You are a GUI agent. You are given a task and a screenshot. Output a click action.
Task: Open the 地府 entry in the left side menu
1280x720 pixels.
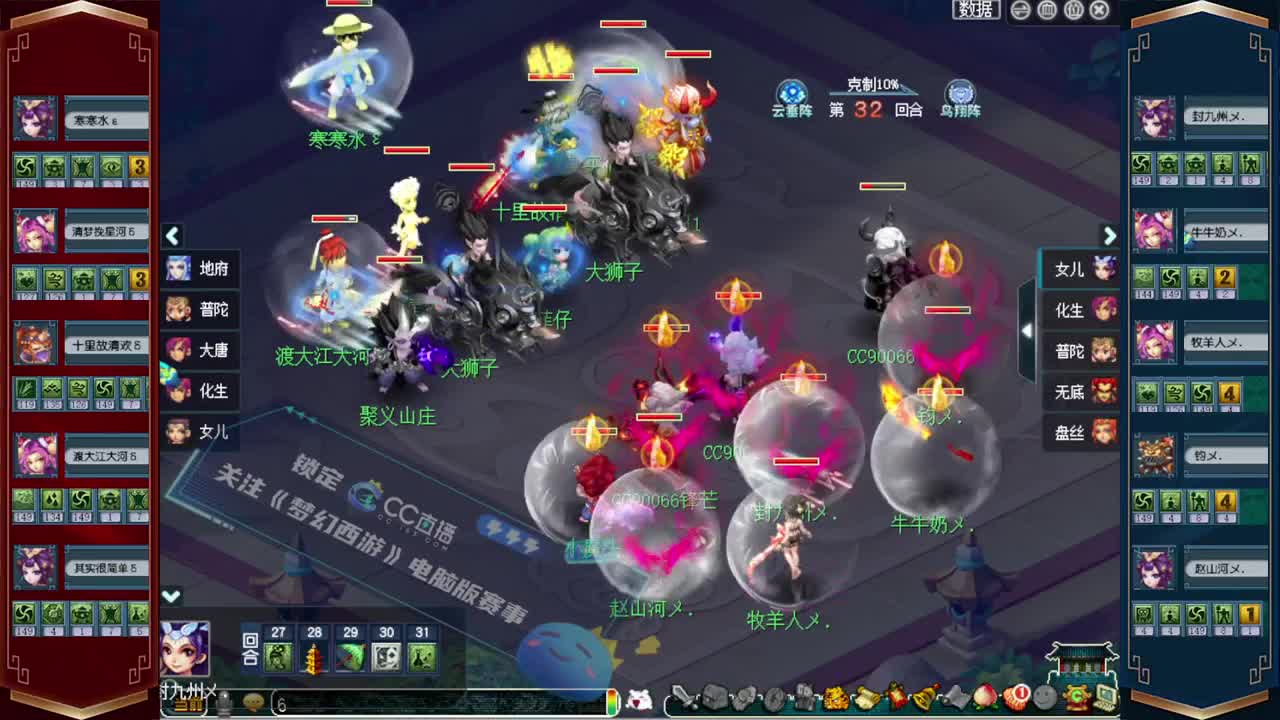pos(210,268)
